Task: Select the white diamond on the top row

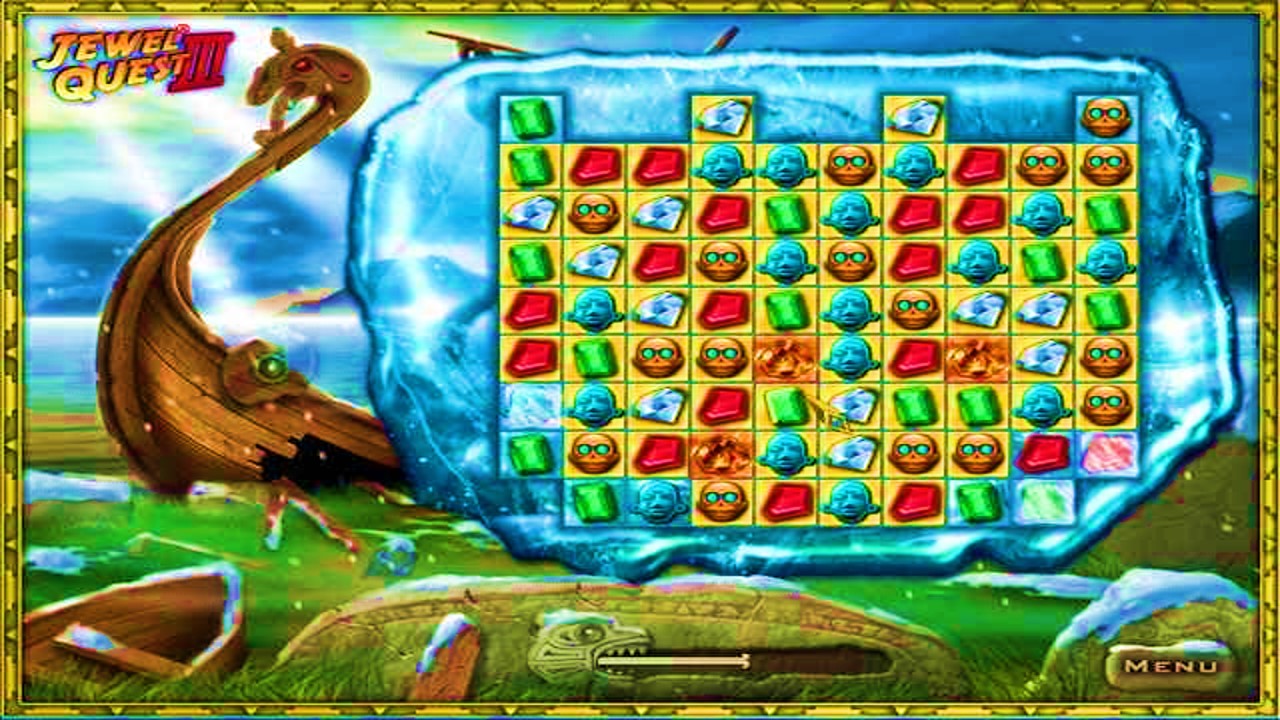Action: [722, 115]
